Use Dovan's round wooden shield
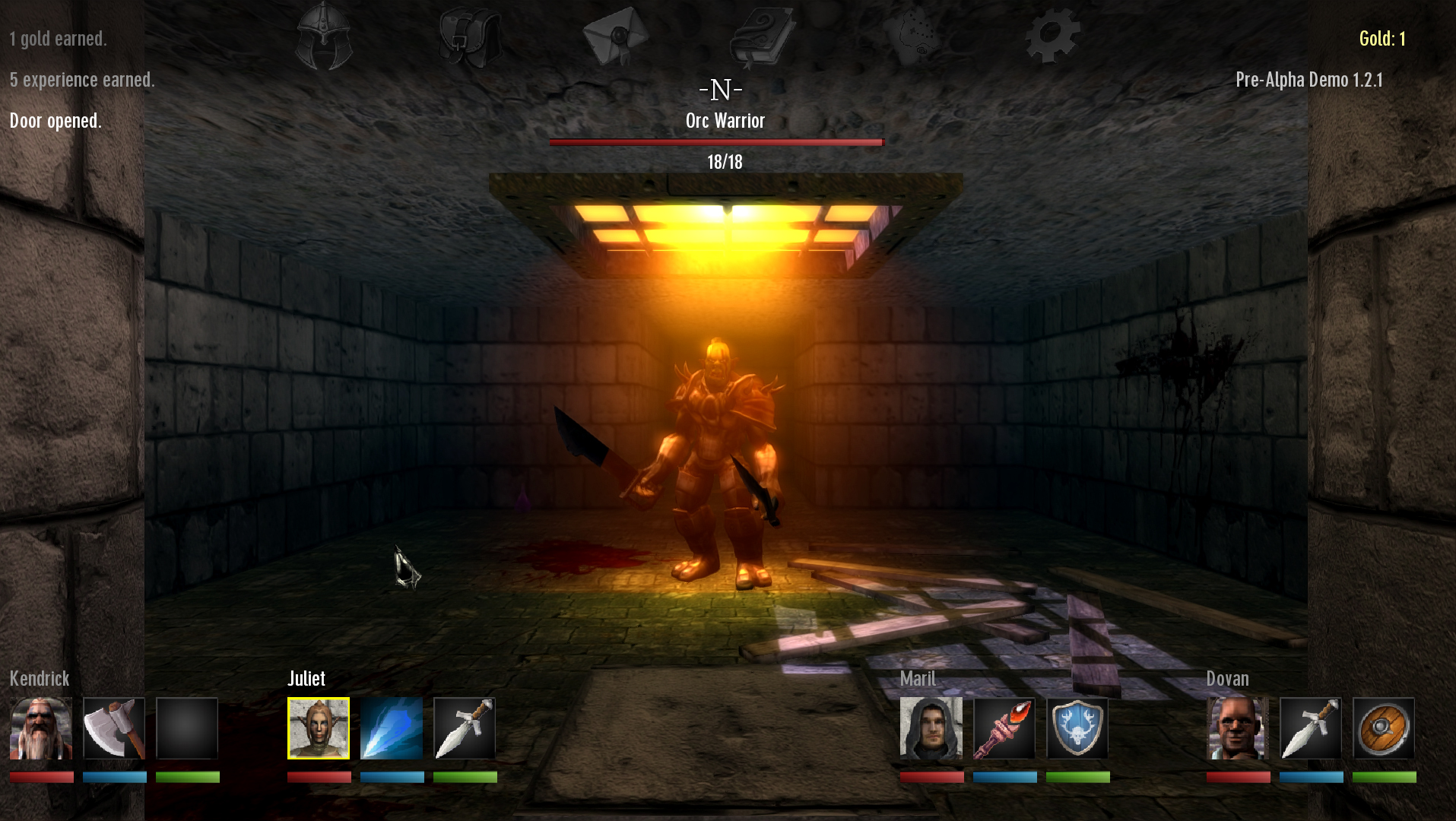1456x821 pixels. click(x=1384, y=728)
